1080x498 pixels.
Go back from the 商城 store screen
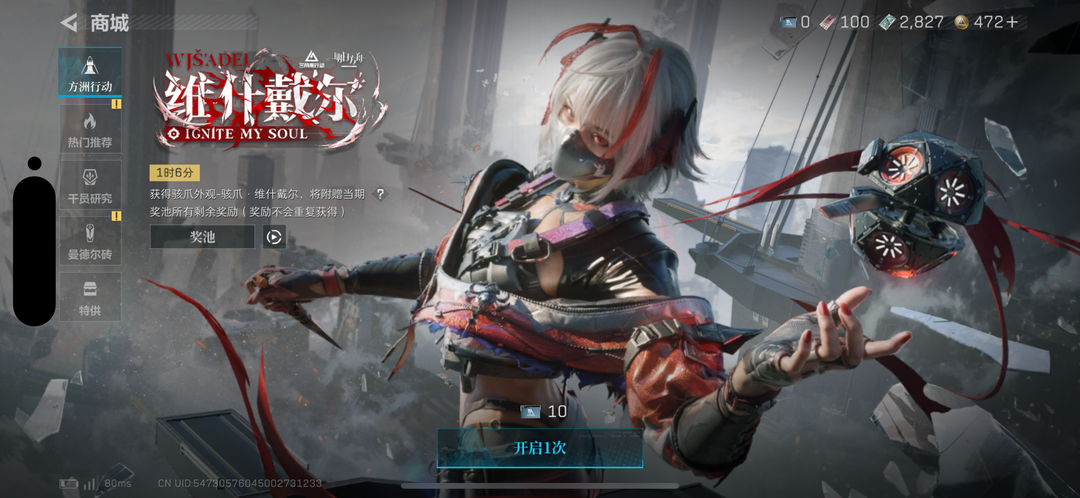69,22
